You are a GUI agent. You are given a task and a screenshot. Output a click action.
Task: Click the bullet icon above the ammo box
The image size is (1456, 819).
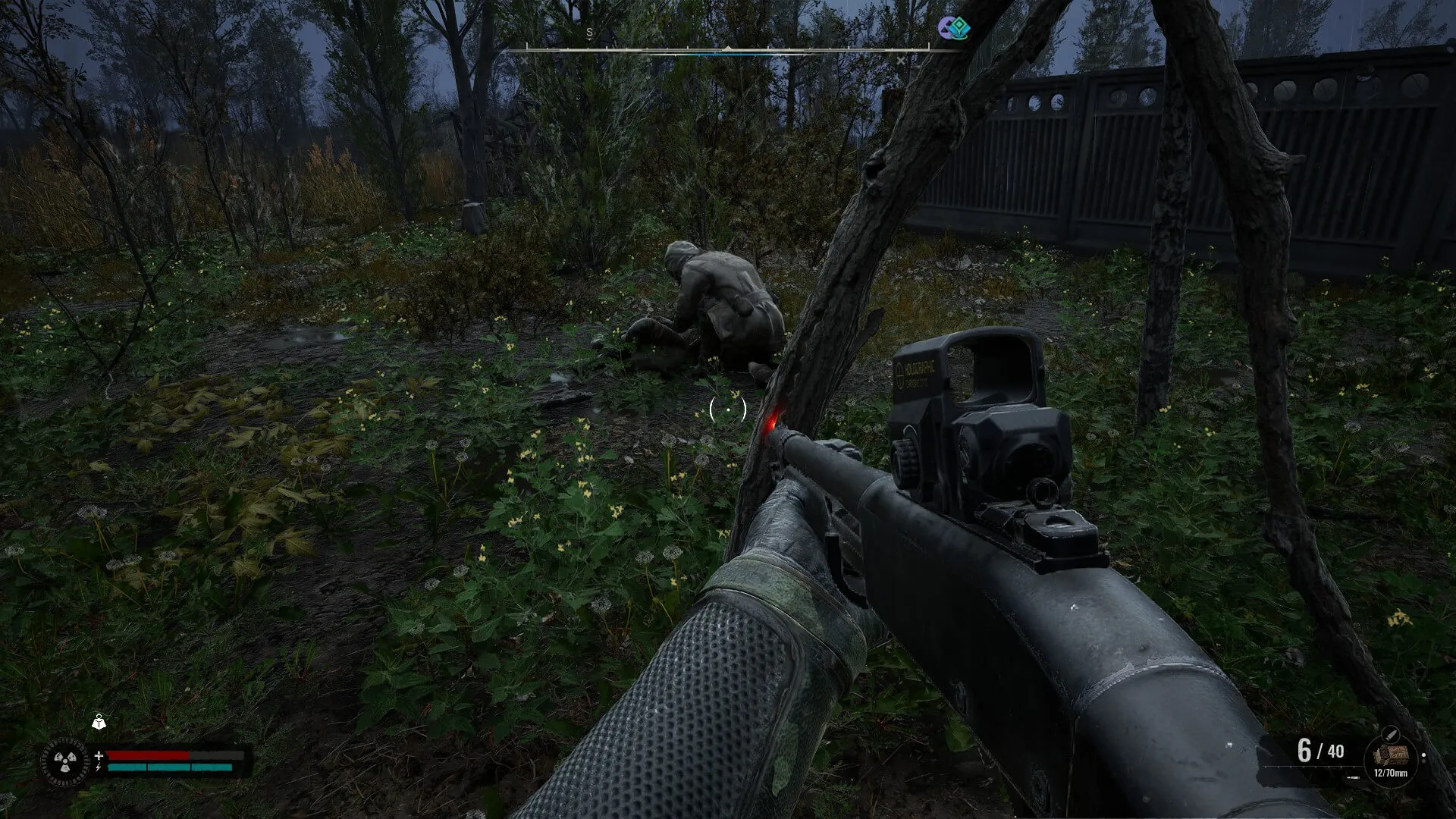(1392, 734)
